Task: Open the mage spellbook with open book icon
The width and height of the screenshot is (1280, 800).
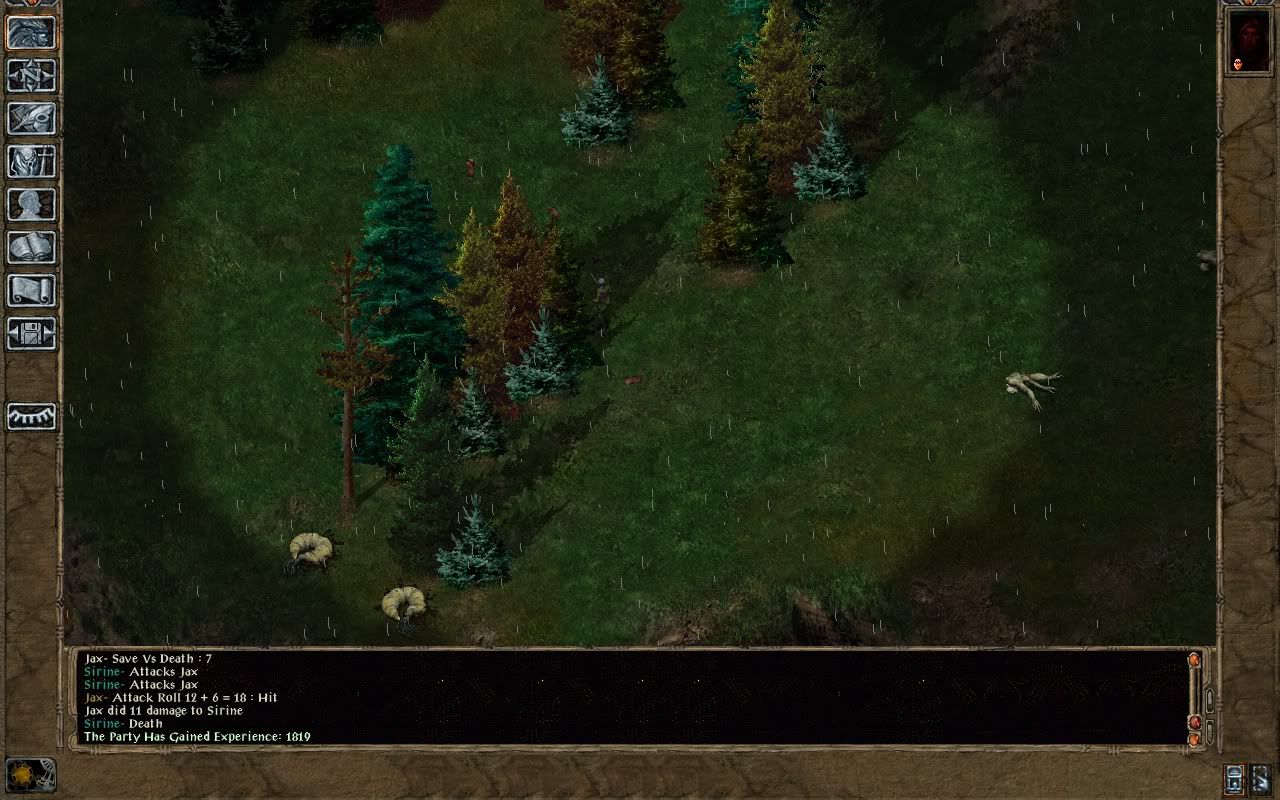Action: [x=31, y=248]
